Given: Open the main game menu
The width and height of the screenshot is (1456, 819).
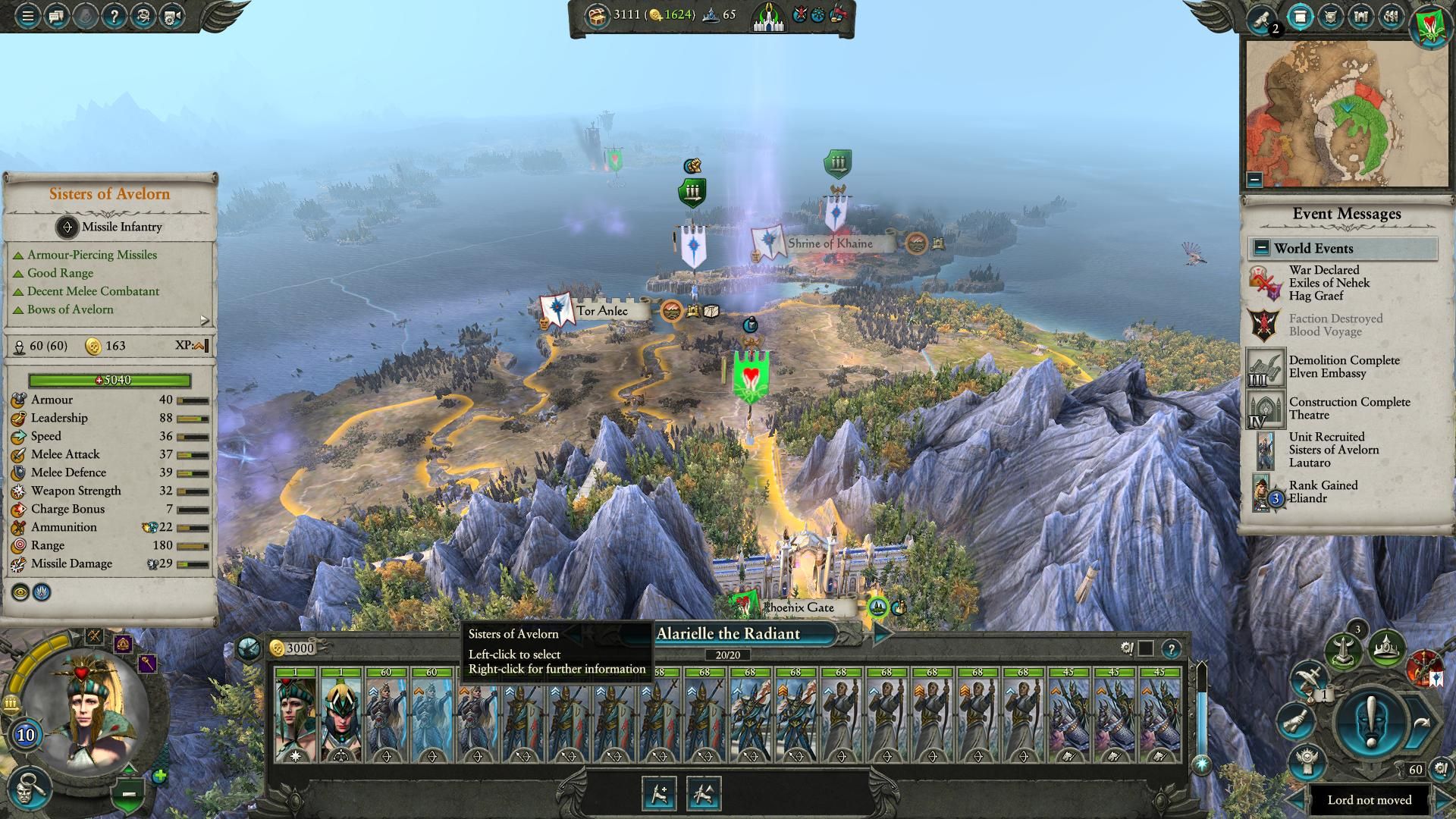Looking at the screenshot, I should (x=27, y=16).
